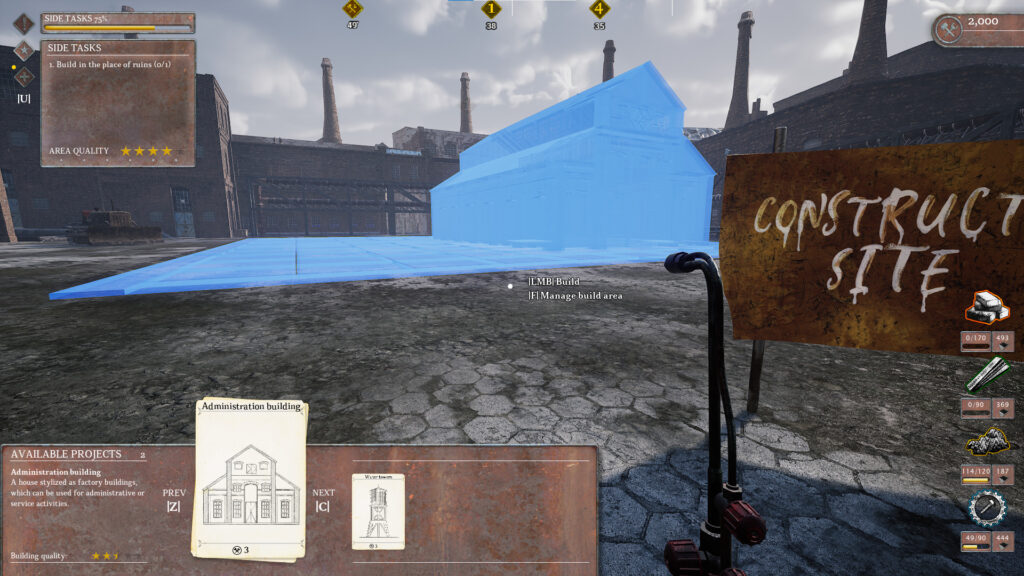This screenshot has height=576, width=1024.
Task: Open the exclamation mark tasks icon
Action: click(x=24, y=23)
